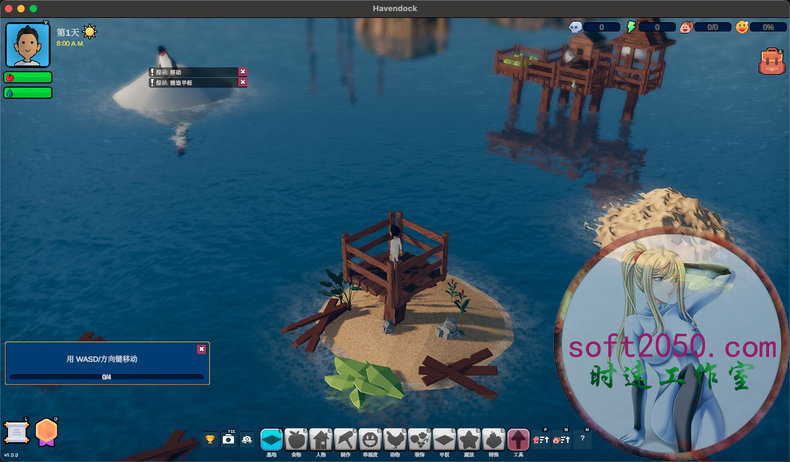Dismiss the 移动 hint notification
This screenshot has height=462, width=790.
coord(242,71)
